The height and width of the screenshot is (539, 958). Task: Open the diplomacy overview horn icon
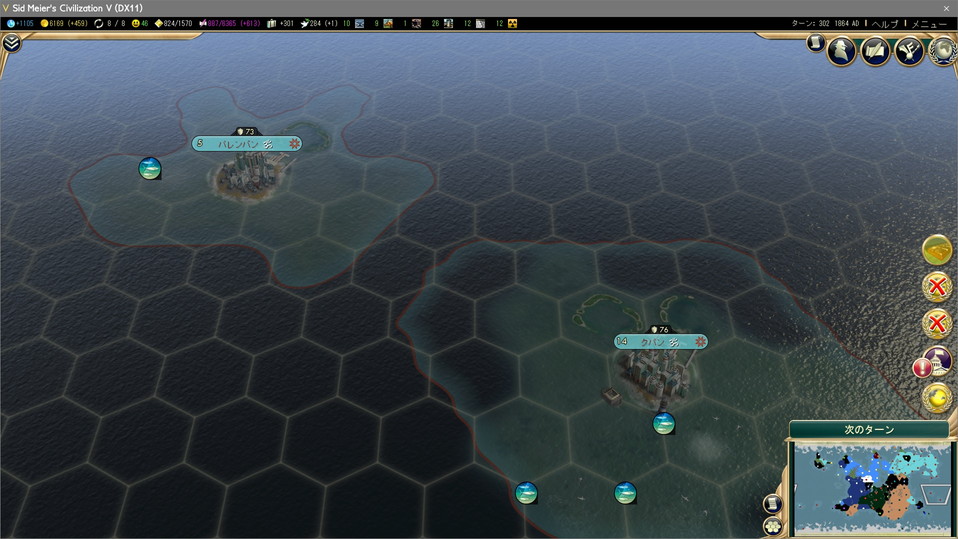(x=909, y=50)
